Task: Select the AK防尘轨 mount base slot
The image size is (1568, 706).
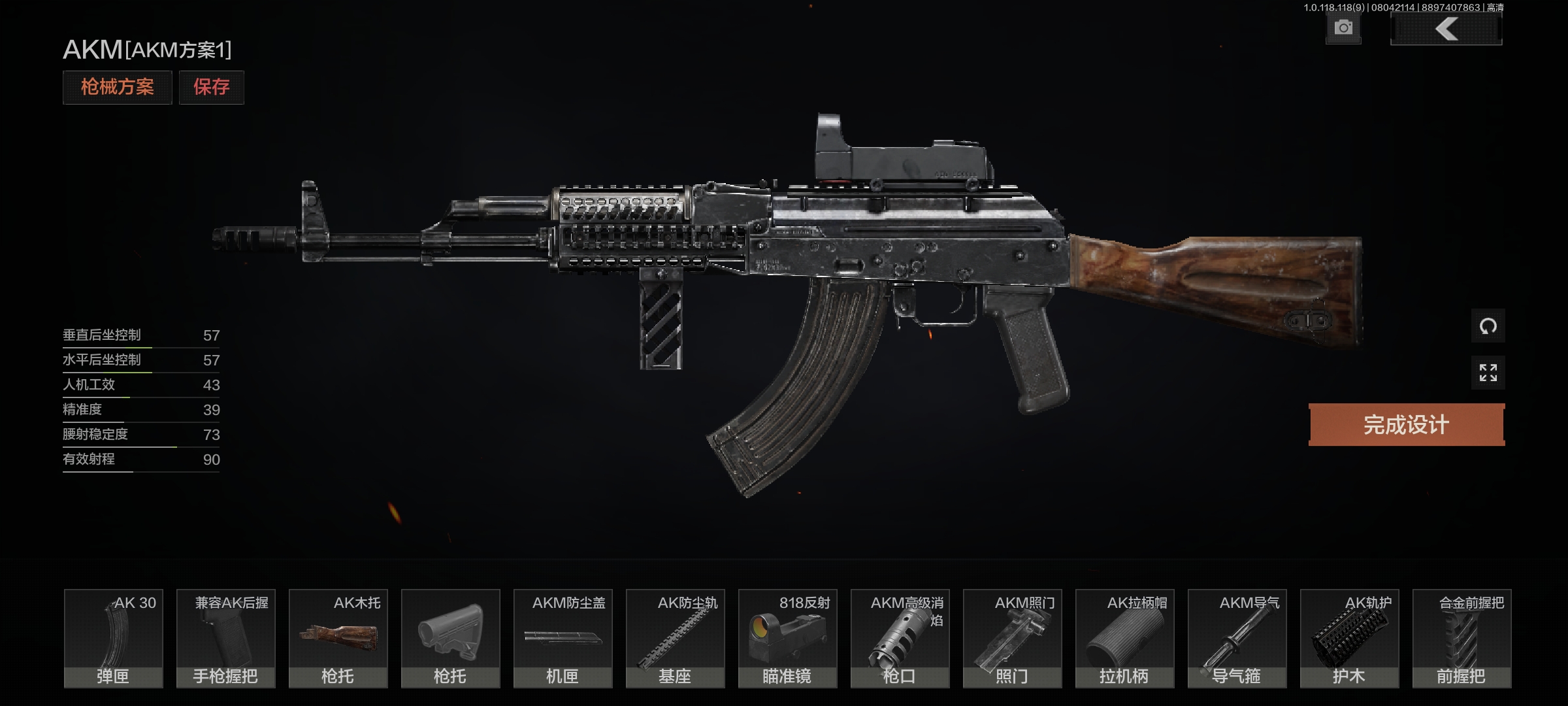Action: [x=675, y=638]
